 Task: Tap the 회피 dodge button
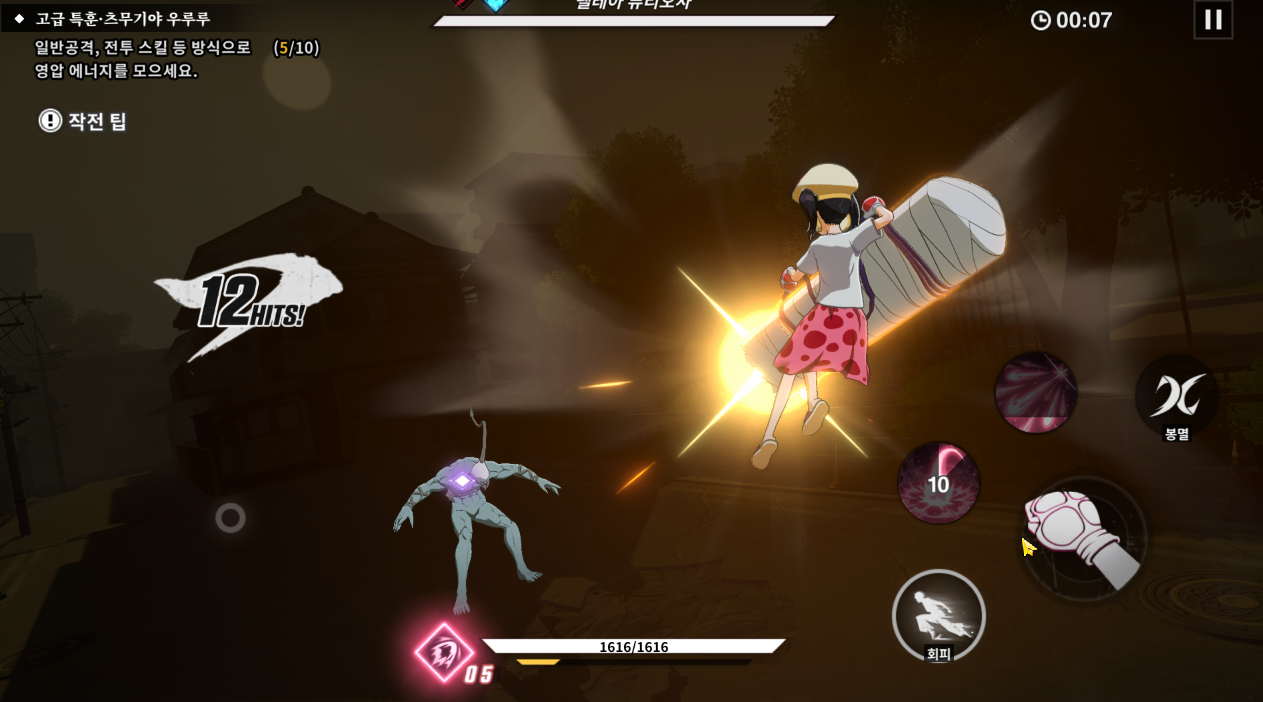(938, 616)
